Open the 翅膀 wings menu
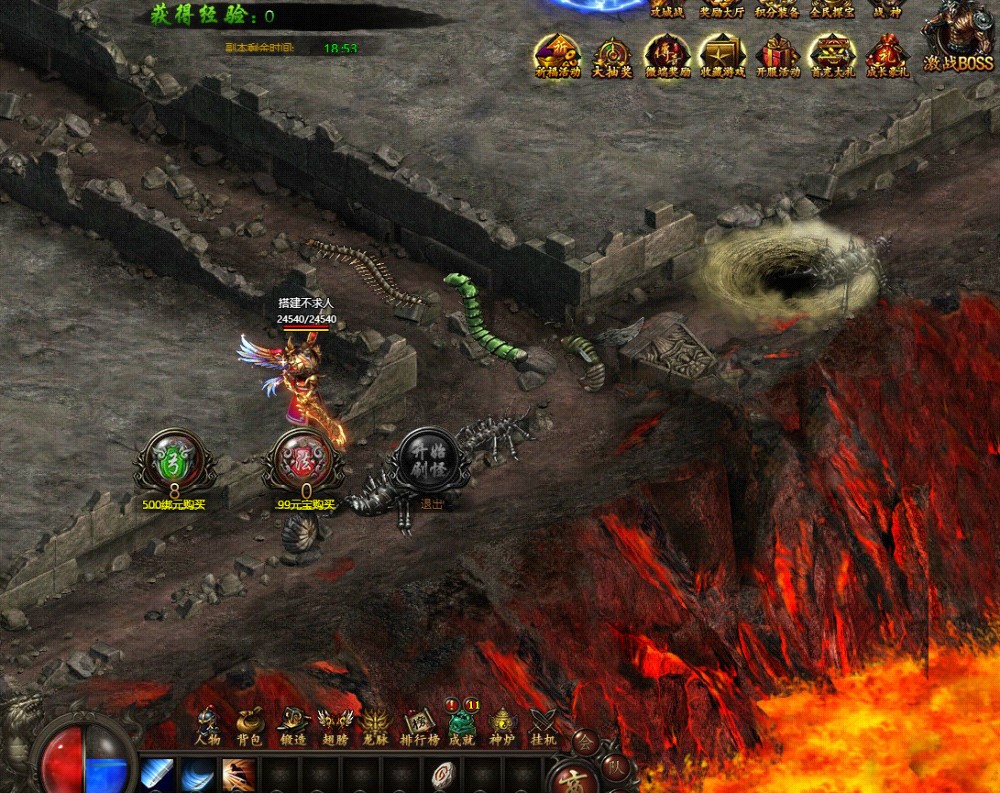 point(334,724)
